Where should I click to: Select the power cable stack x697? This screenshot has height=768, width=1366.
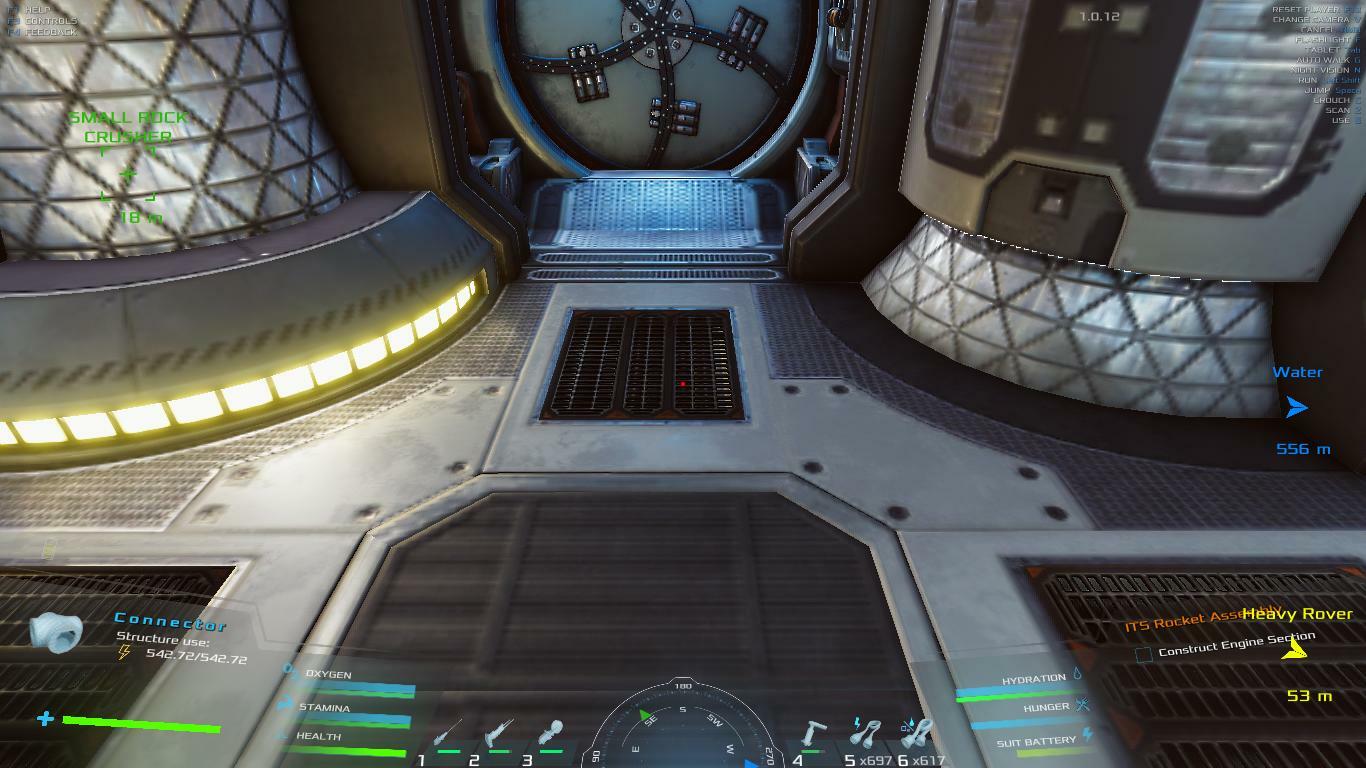865,732
